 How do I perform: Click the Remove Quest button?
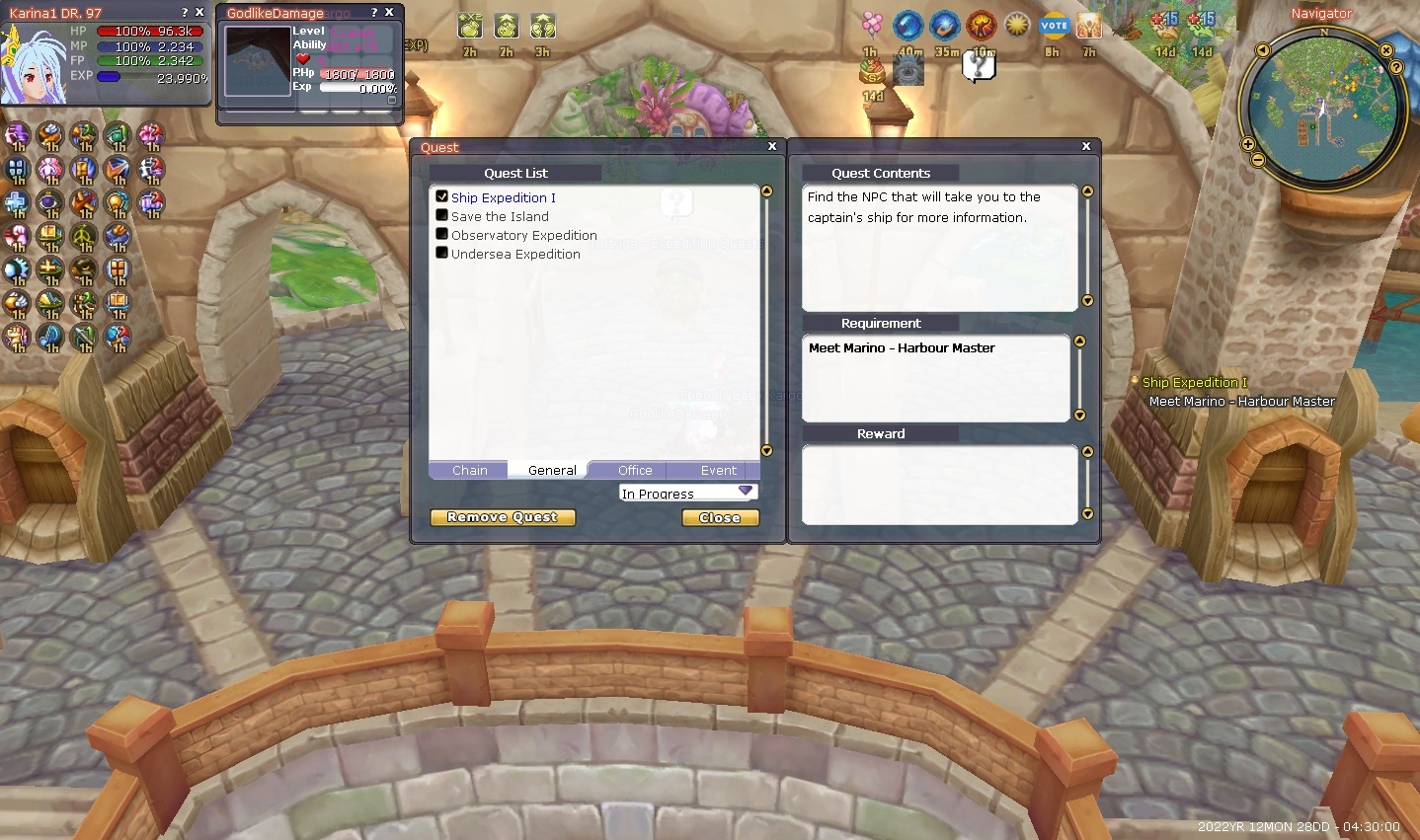tap(503, 517)
